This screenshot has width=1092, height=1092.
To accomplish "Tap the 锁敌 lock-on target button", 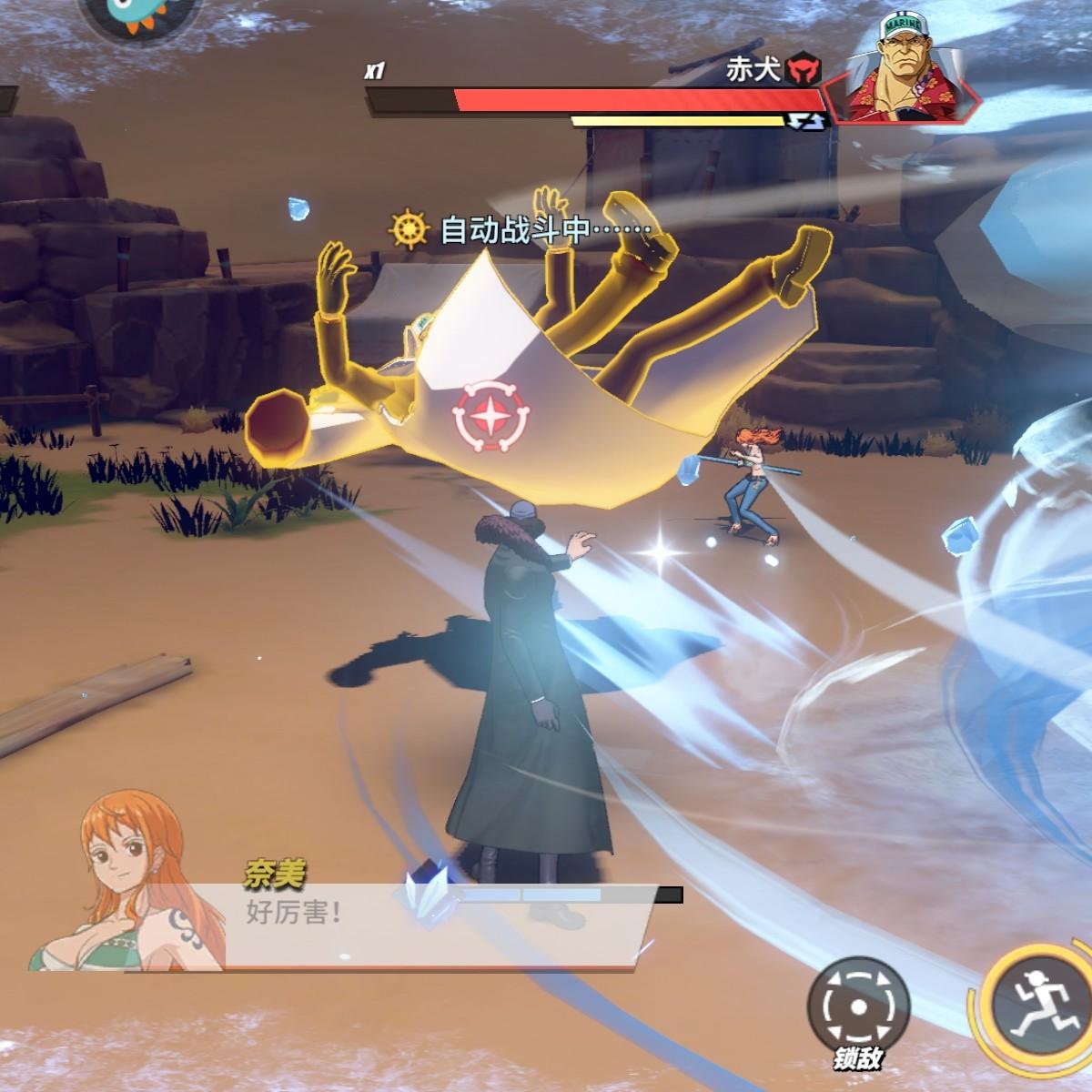I will pos(857,1006).
